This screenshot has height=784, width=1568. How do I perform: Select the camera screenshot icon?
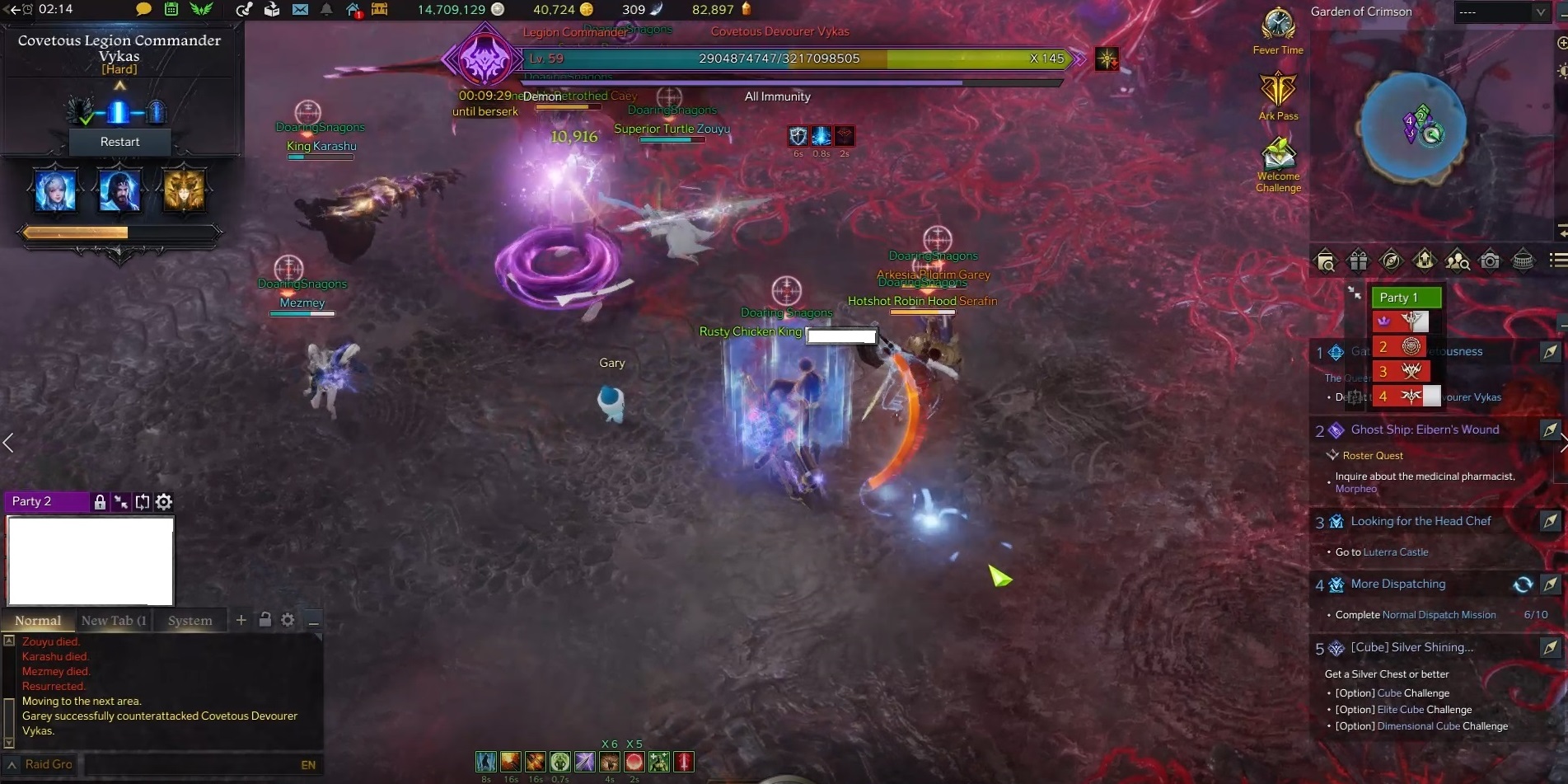pos(1491,261)
